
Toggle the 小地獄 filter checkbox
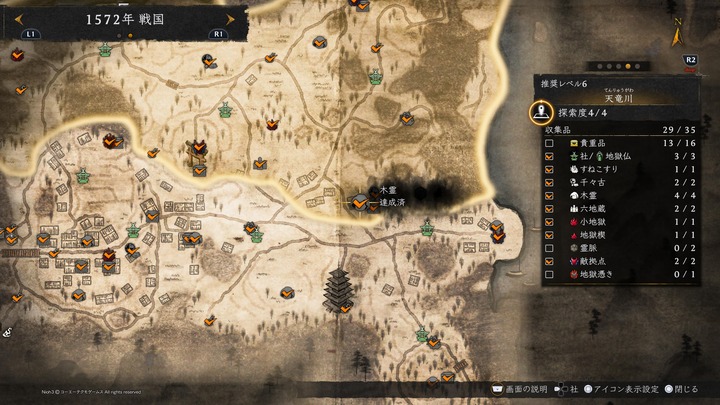pos(549,222)
